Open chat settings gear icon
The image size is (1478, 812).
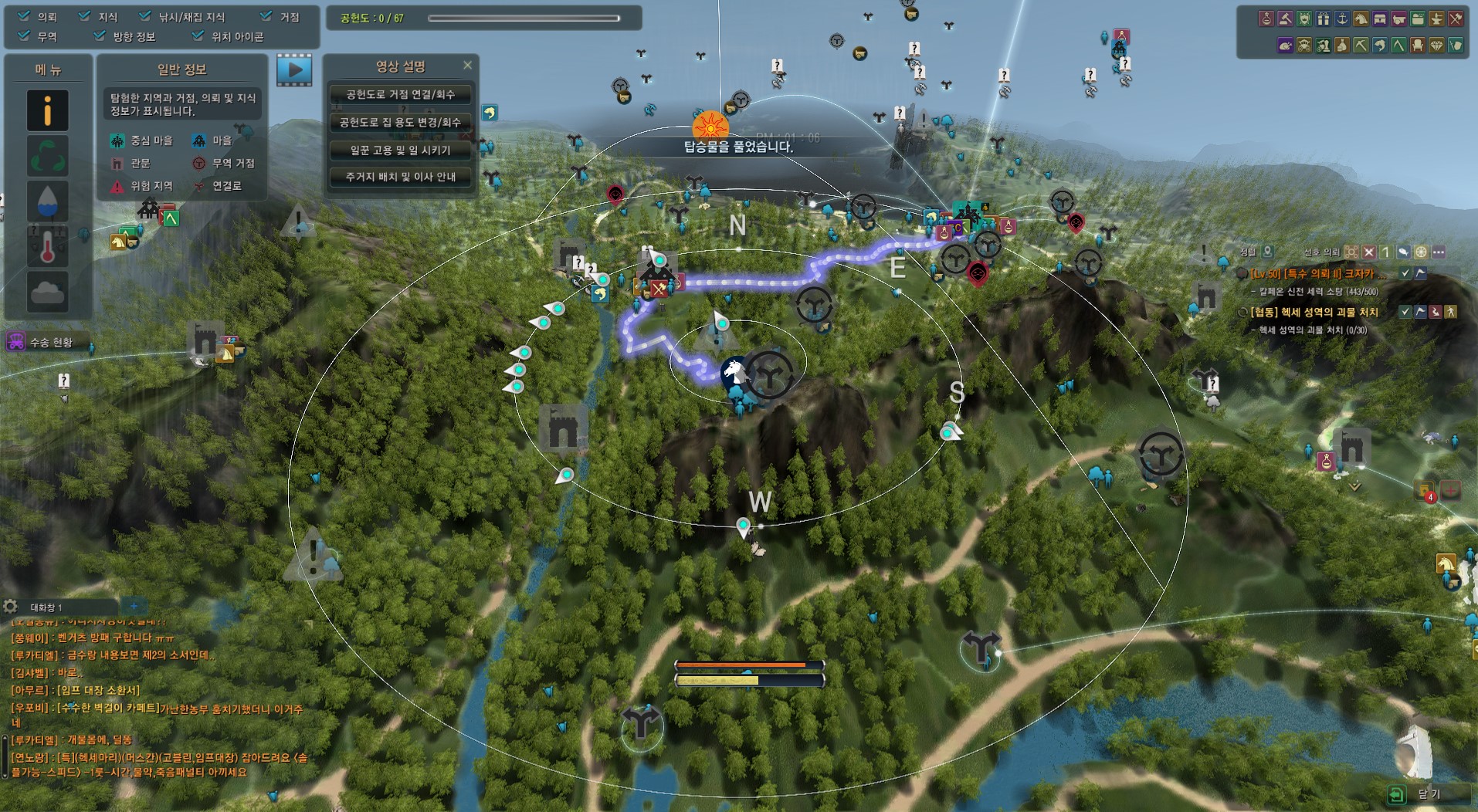click(x=11, y=607)
